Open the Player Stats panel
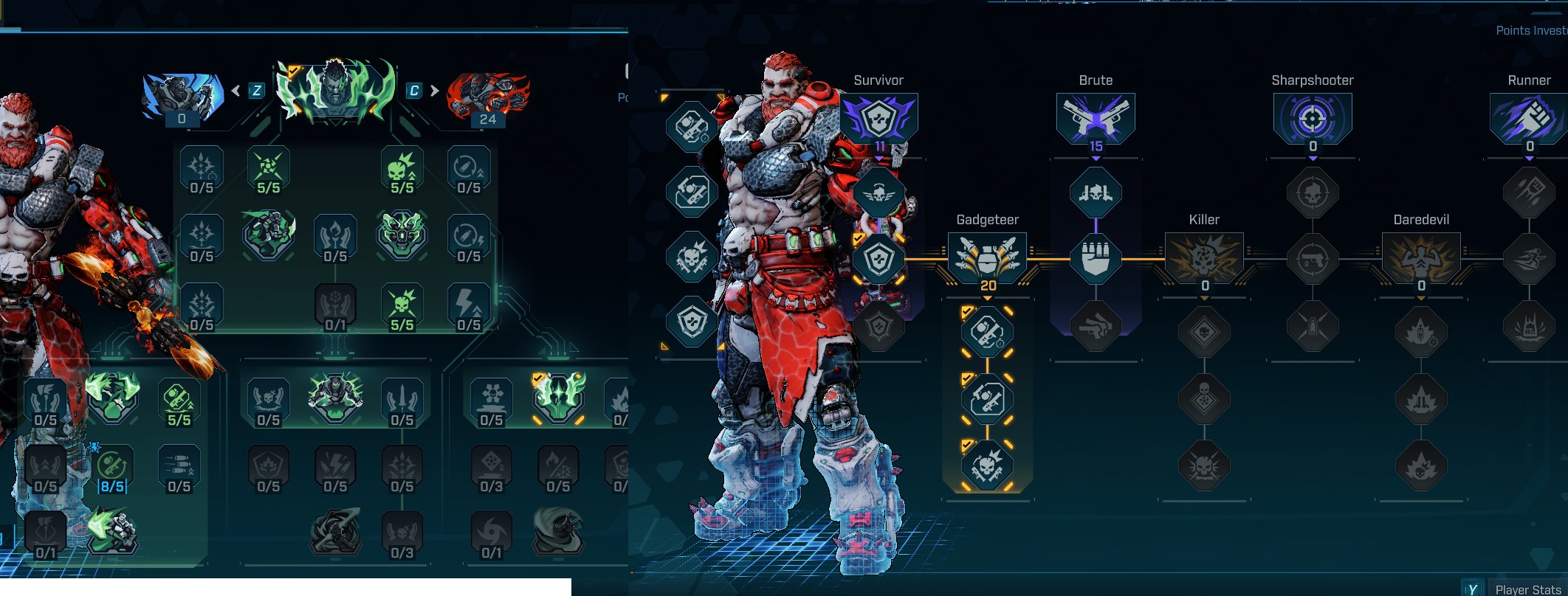The height and width of the screenshot is (596, 1568). tap(1527, 589)
